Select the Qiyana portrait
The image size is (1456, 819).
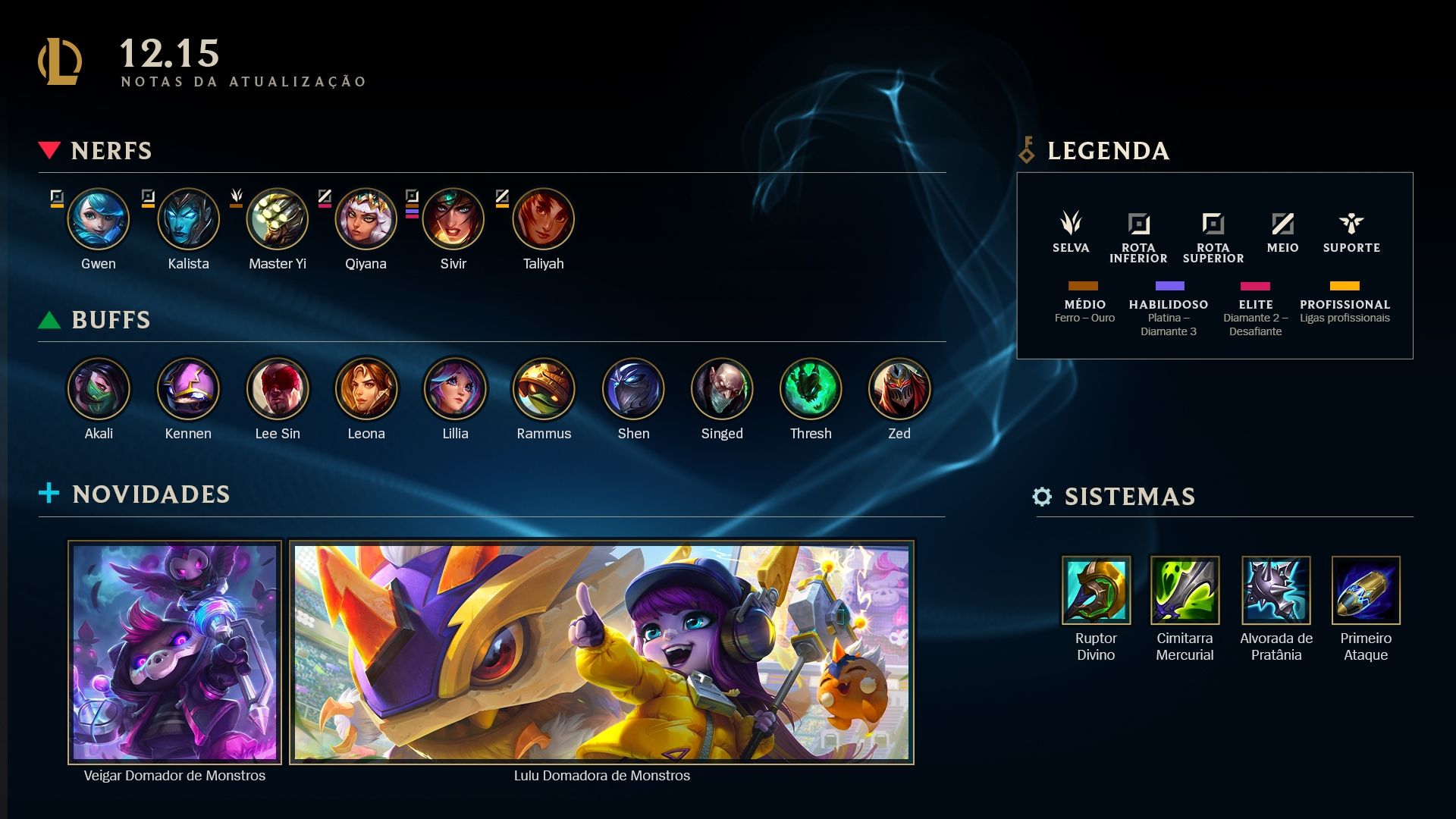point(366,220)
